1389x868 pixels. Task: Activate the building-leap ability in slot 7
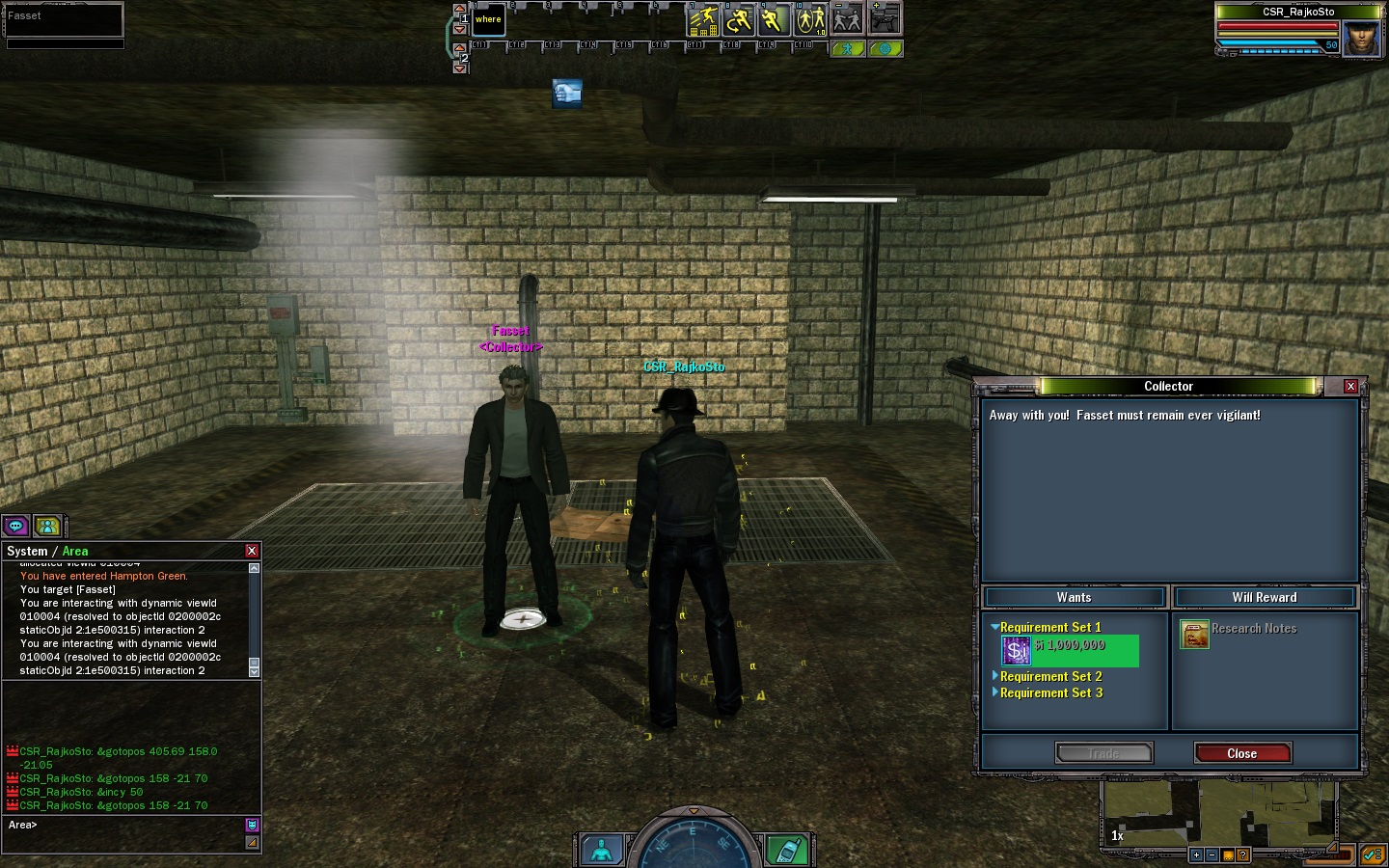pos(702,20)
